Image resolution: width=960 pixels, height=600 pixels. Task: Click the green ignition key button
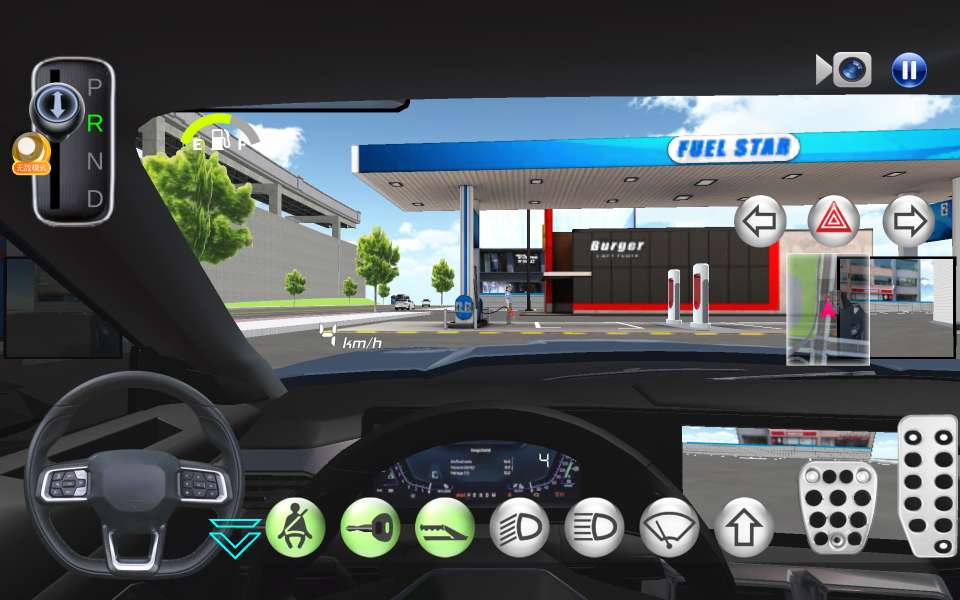(370, 527)
